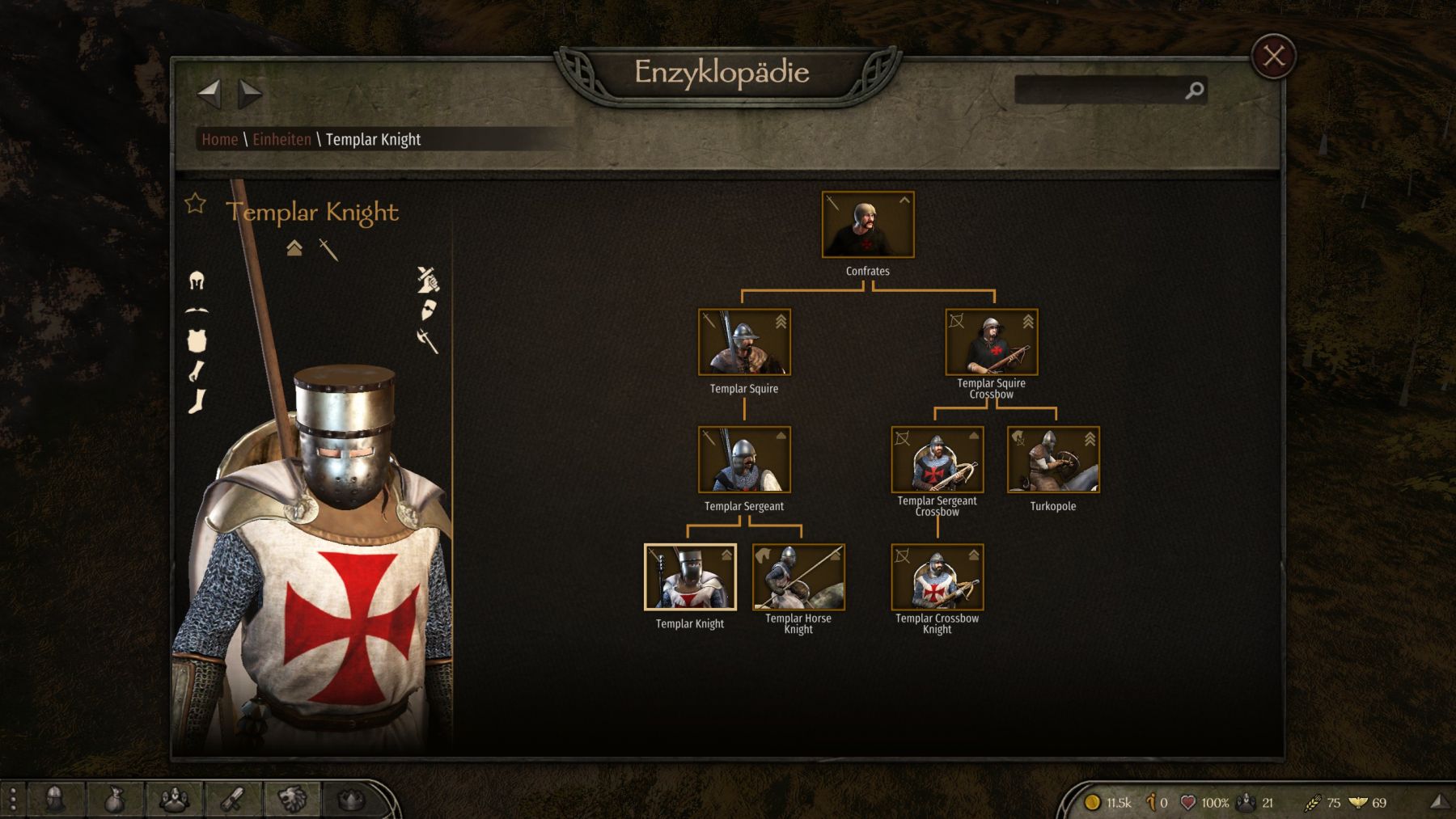Open the Templar Crossbow Knight entry

tap(937, 576)
